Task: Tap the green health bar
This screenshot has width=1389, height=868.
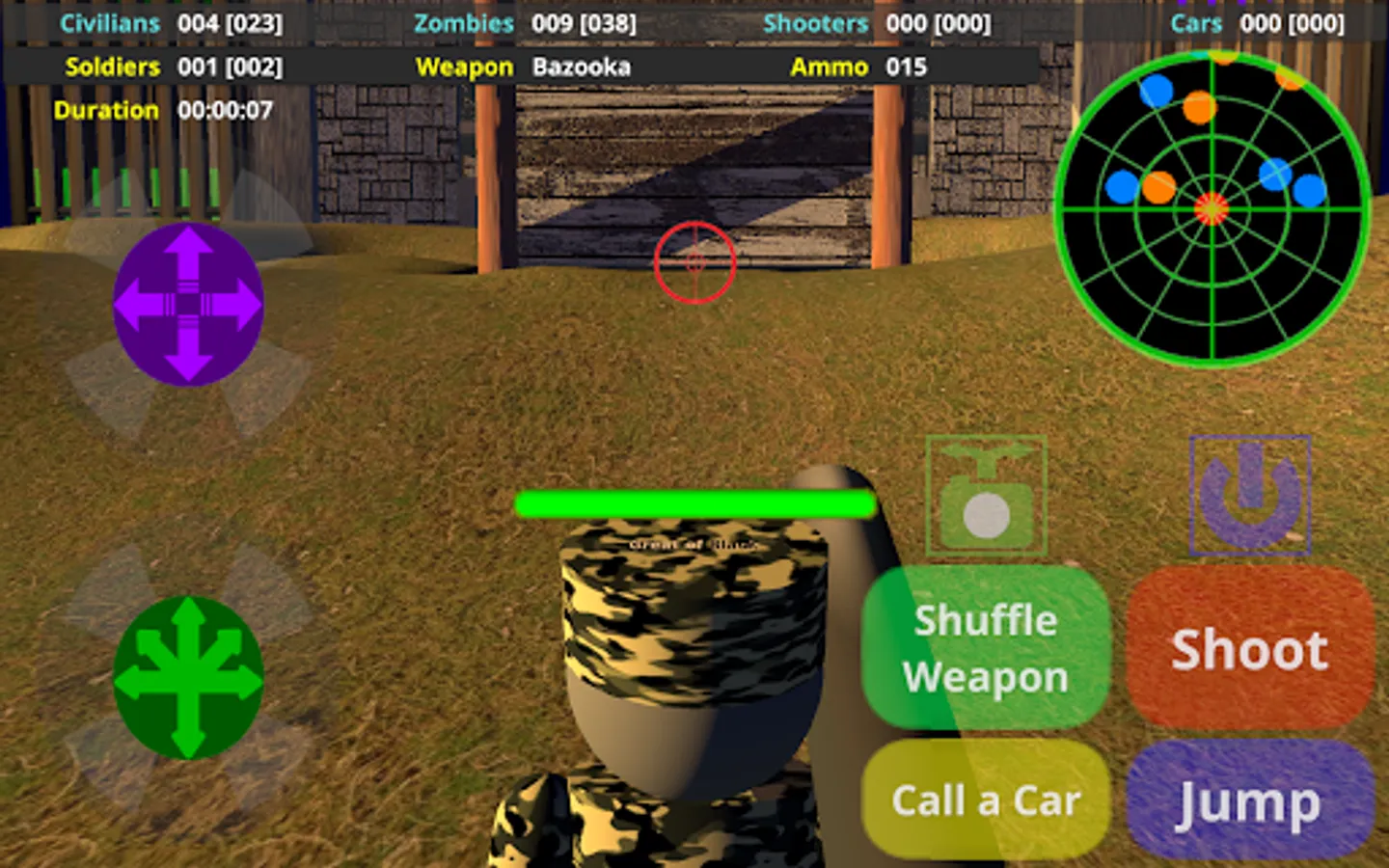Action: tap(694, 502)
